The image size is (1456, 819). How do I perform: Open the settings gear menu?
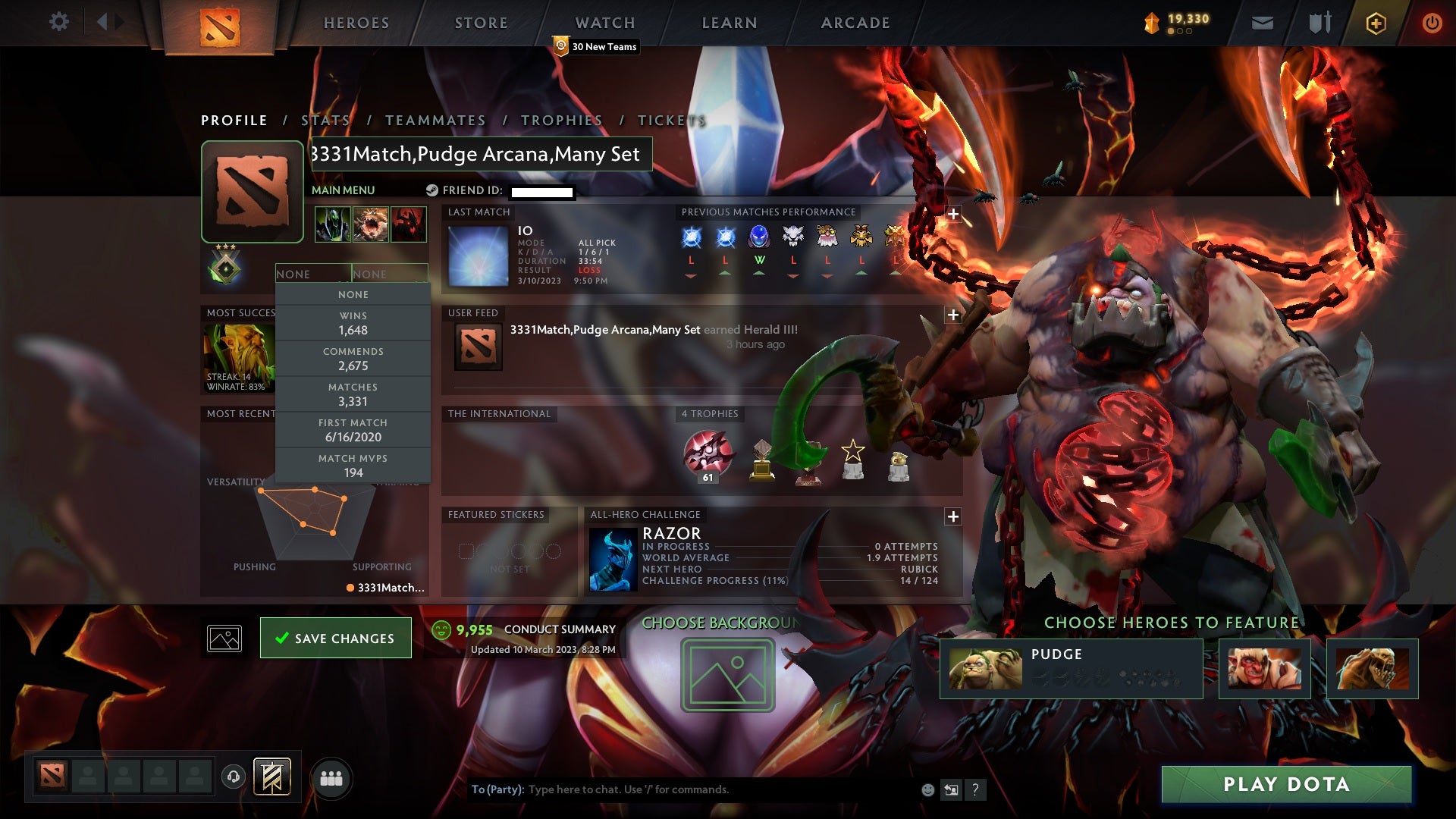(59, 22)
